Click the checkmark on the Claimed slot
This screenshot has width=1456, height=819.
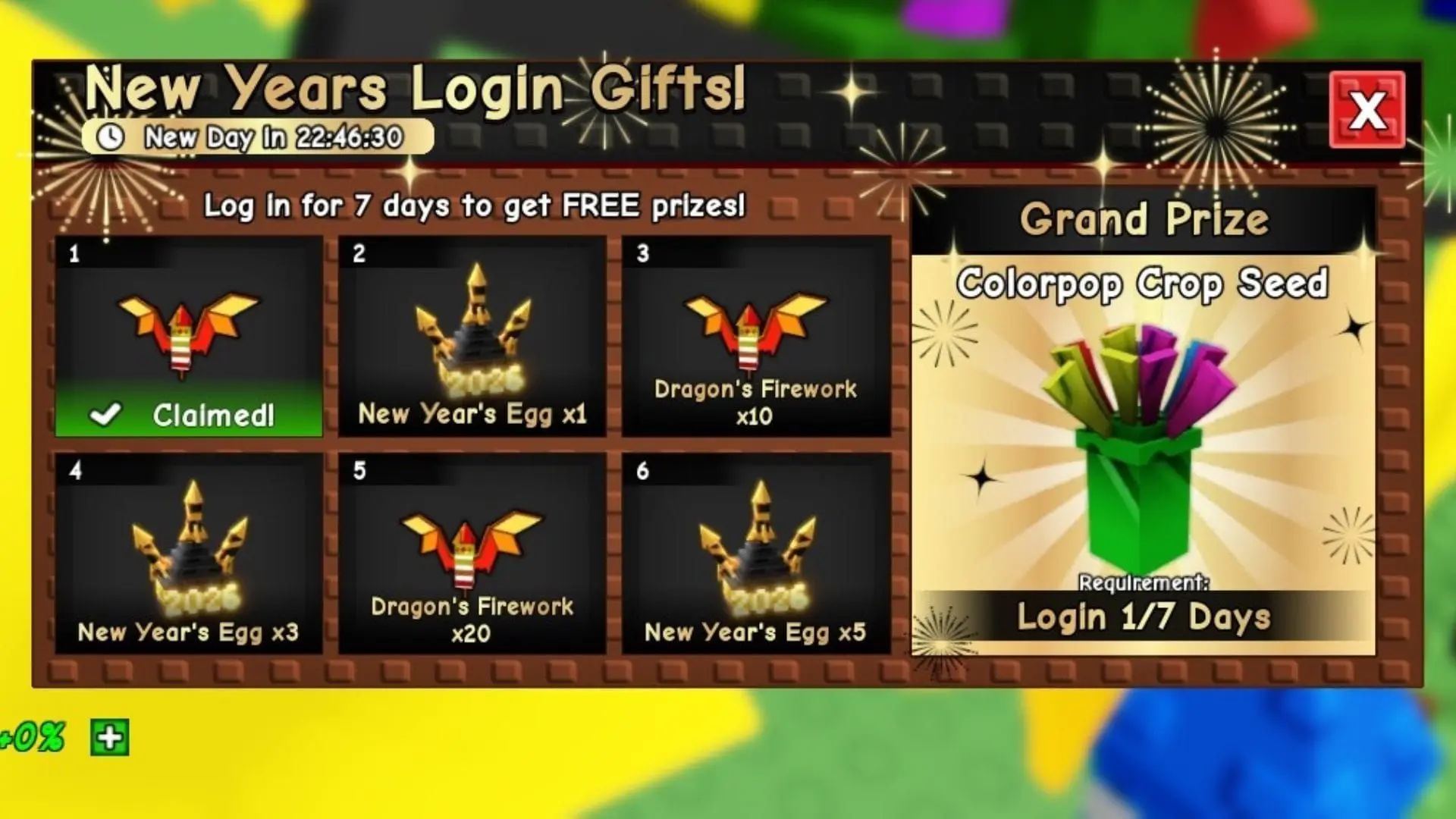108,414
